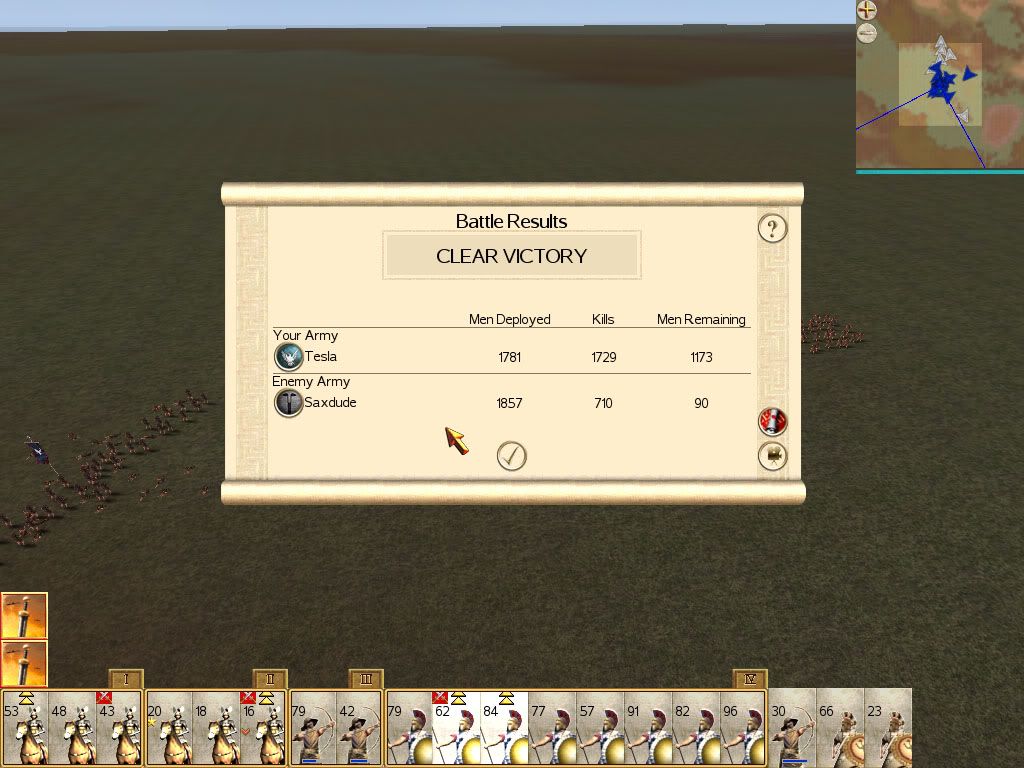The image size is (1024, 768).
Task: Select group II tab above unit cards
Action: 270,679
